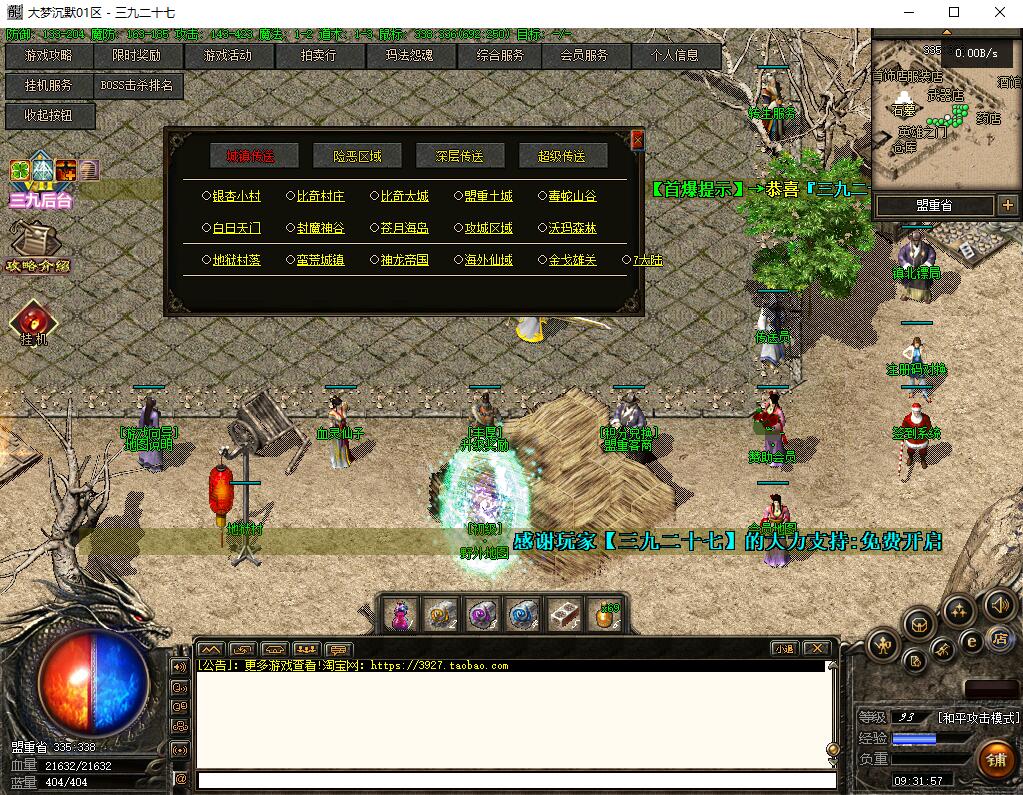The image size is (1023, 795).
Task: Teleport to 比奇大城
Action: pyautogui.click(x=404, y=197)
